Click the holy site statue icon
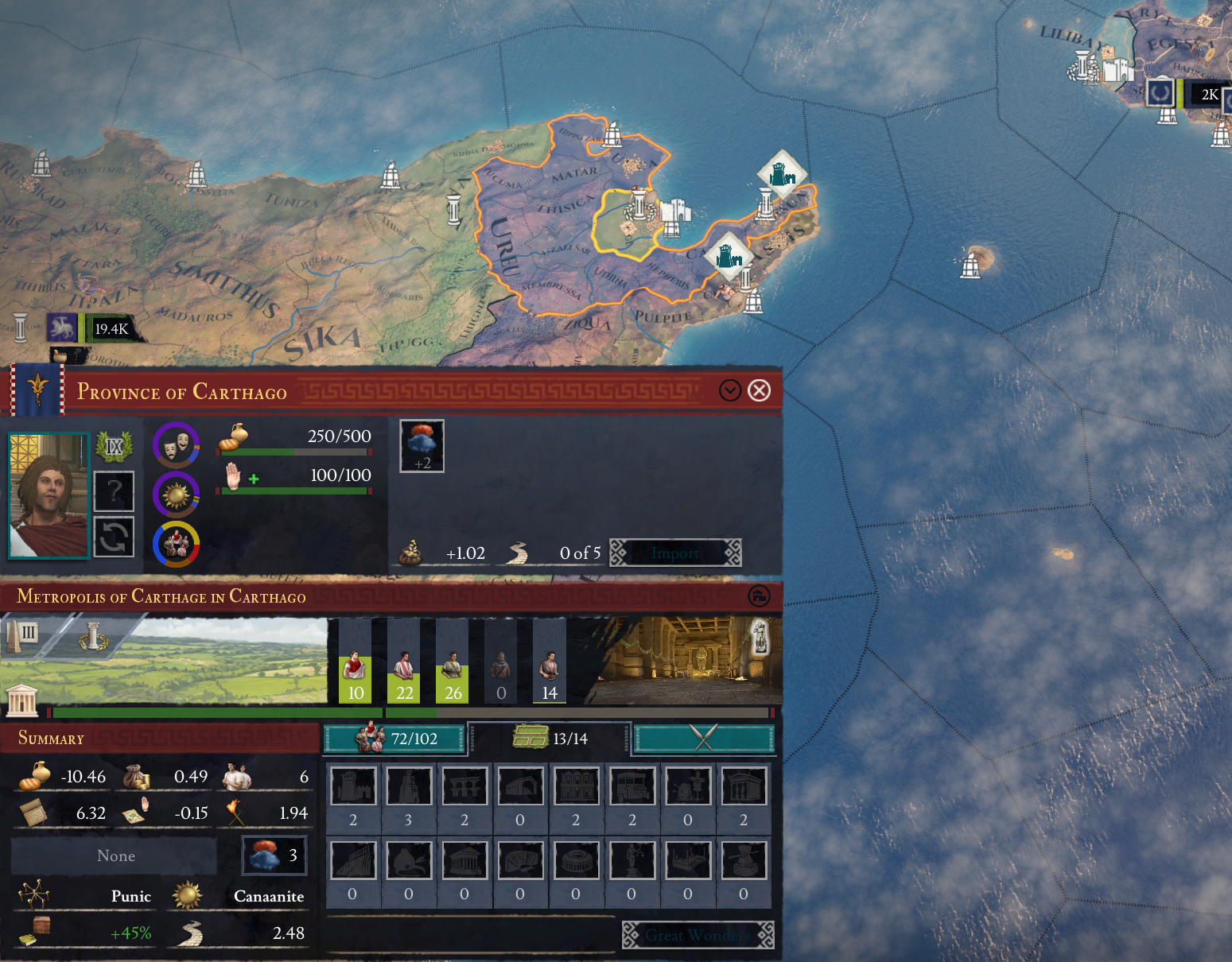Viewport: 1232px width, 962px height. pyautogui.click(x=760, y=636)
